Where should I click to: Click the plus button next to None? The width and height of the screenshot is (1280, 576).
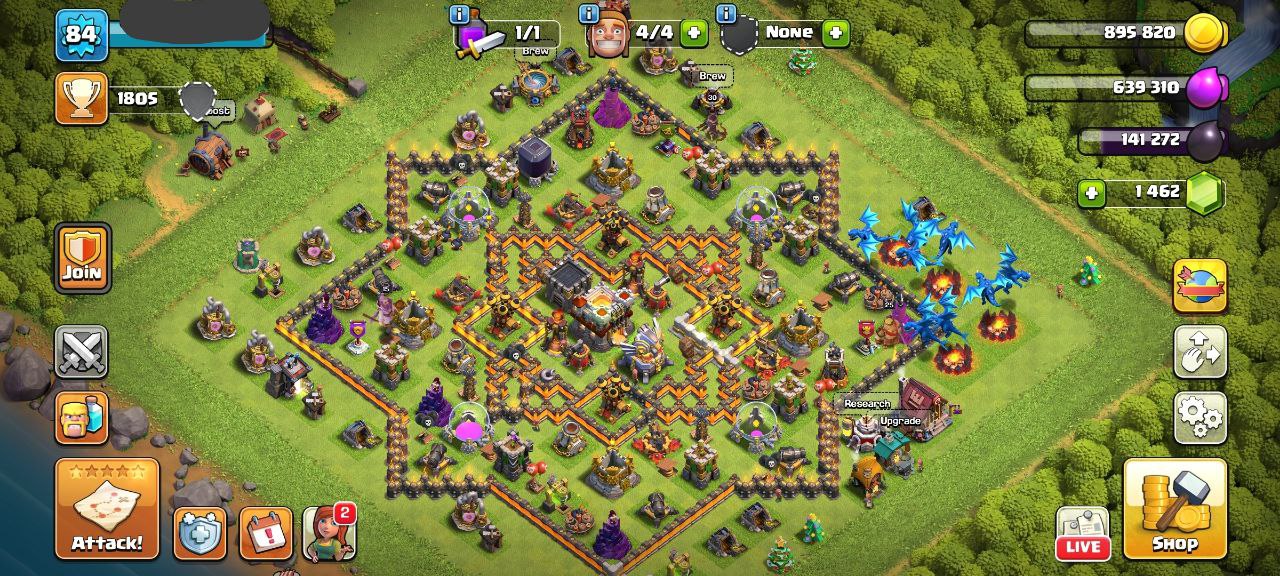(835, 33)
